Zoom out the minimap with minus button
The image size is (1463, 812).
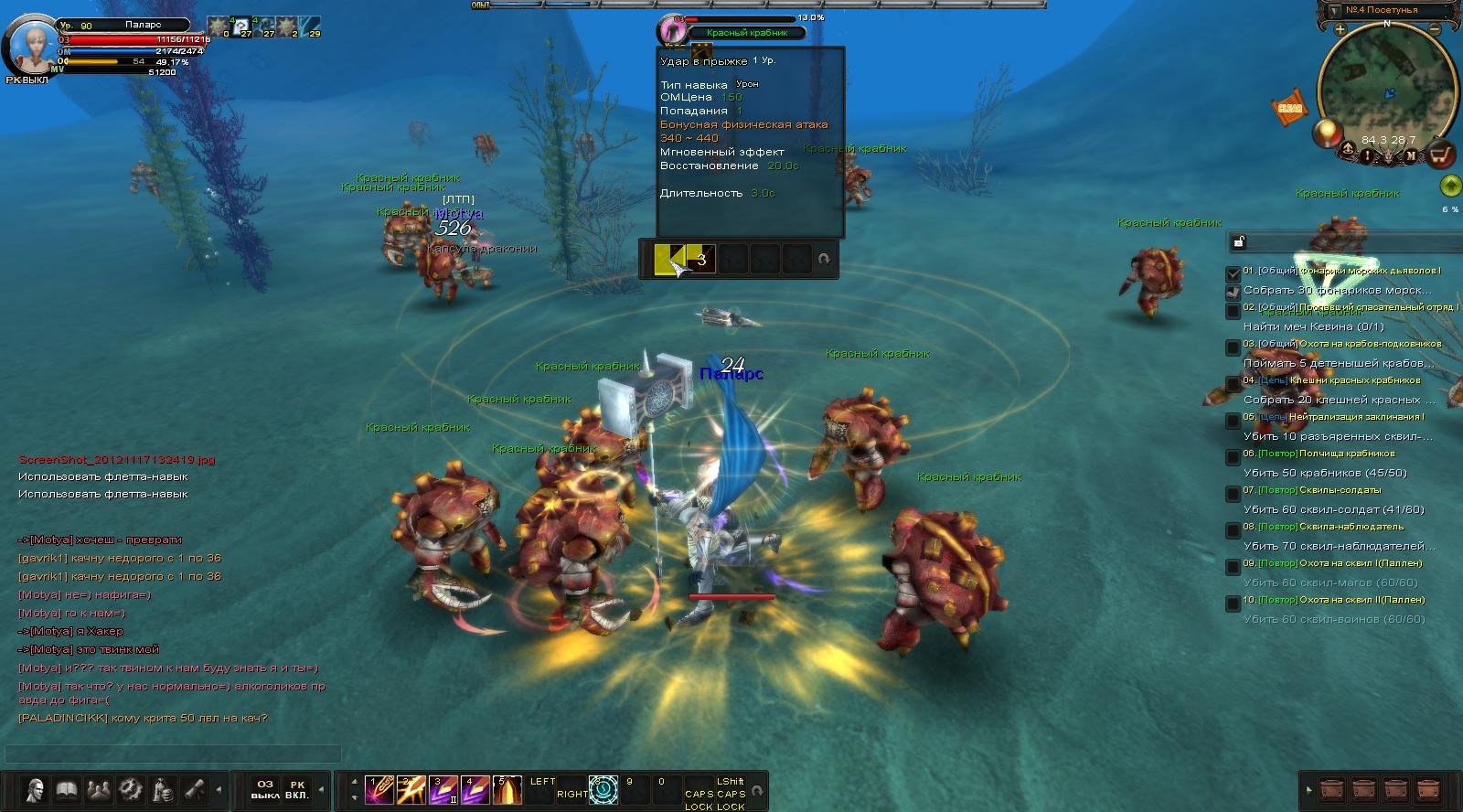pyautogui.click(x=1436, y=29)
